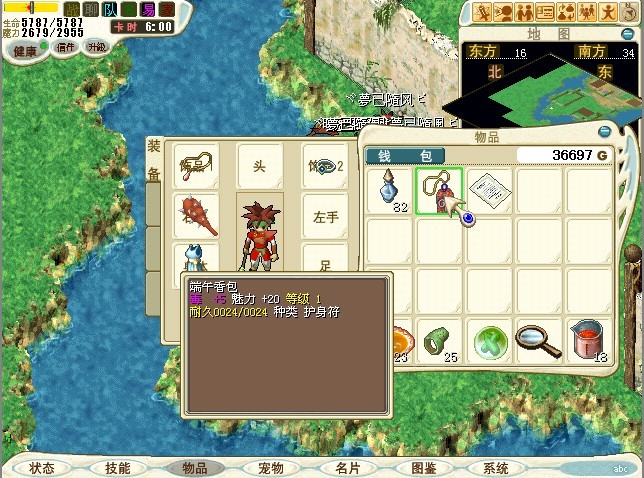
Task: Pick the magnifying glass item
Action: click(x=538, y=341)
